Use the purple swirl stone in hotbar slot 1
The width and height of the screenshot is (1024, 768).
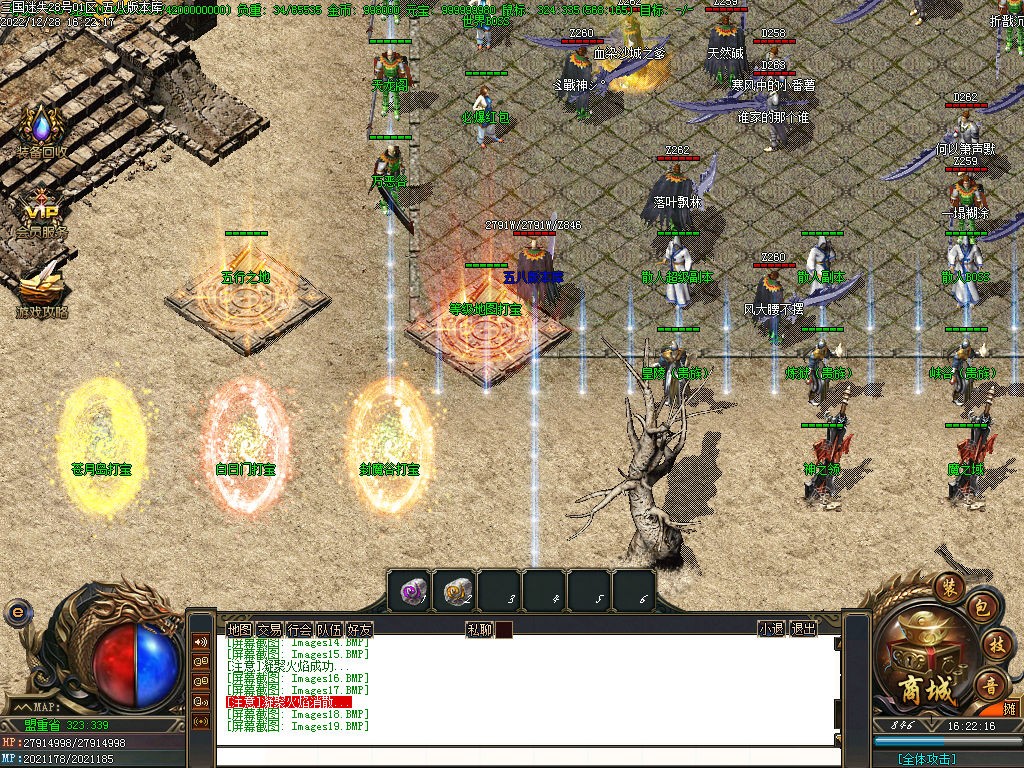[x=409, y=591]
